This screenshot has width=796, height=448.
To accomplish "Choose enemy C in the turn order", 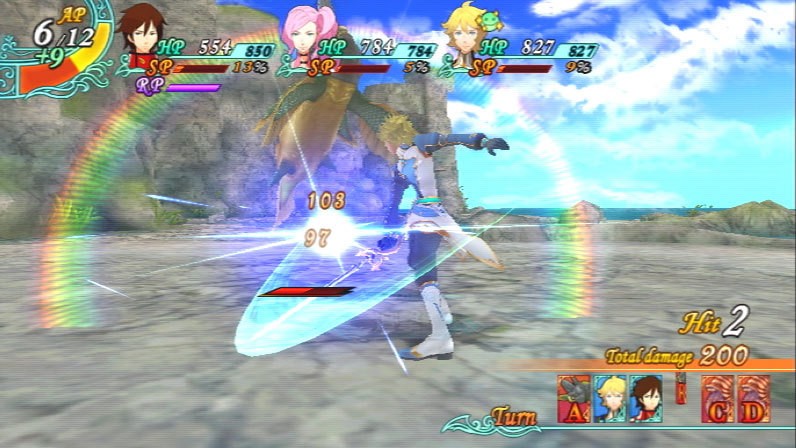I will (716, 397).
